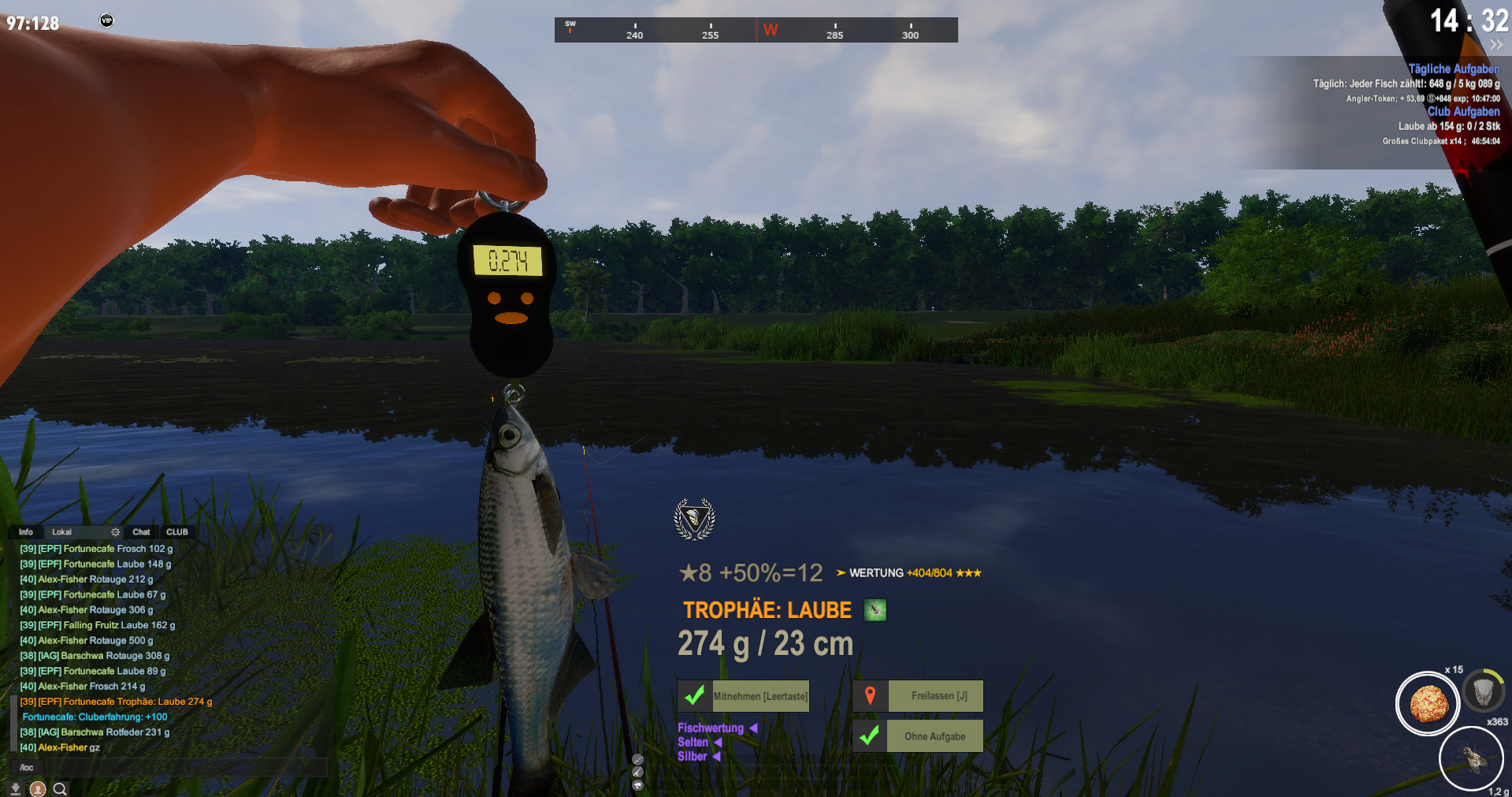The height and width of the screenshot is (797, 1512).
Task: Click the green bait icon beside Laube
Action: (875, 610)
